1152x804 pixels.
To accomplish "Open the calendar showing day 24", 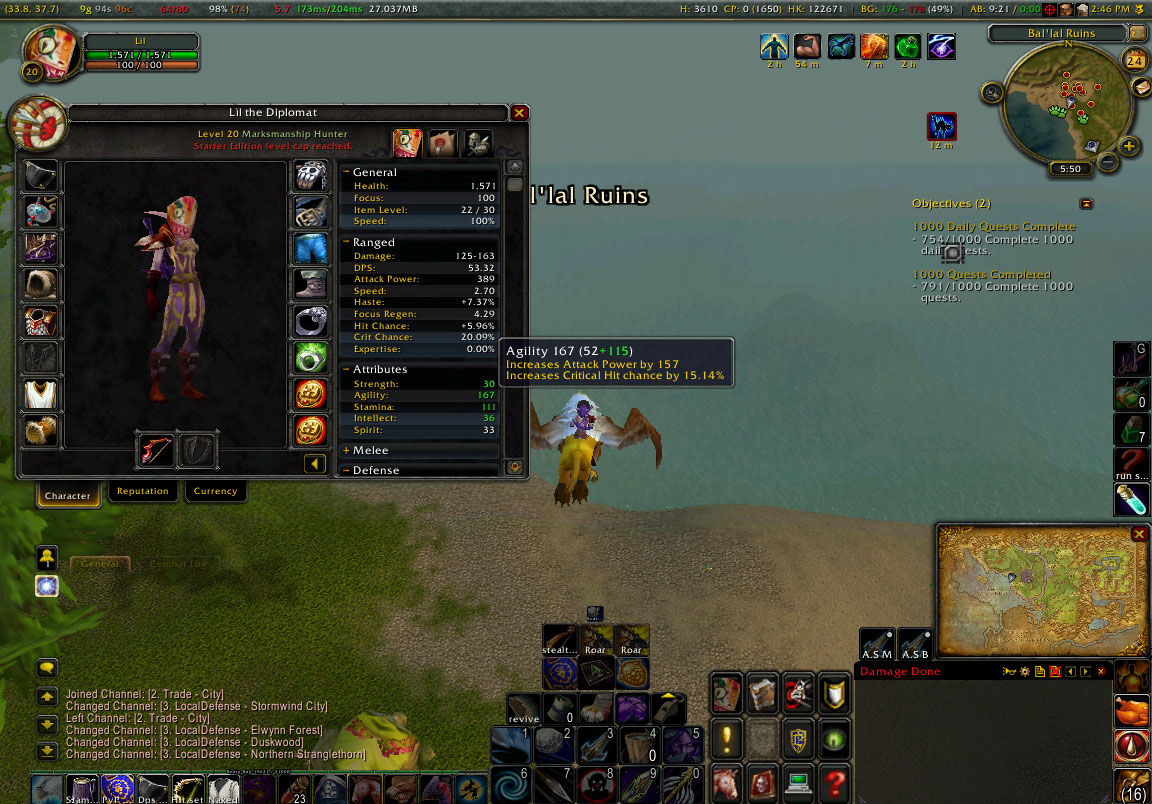I will (1135, 60).
